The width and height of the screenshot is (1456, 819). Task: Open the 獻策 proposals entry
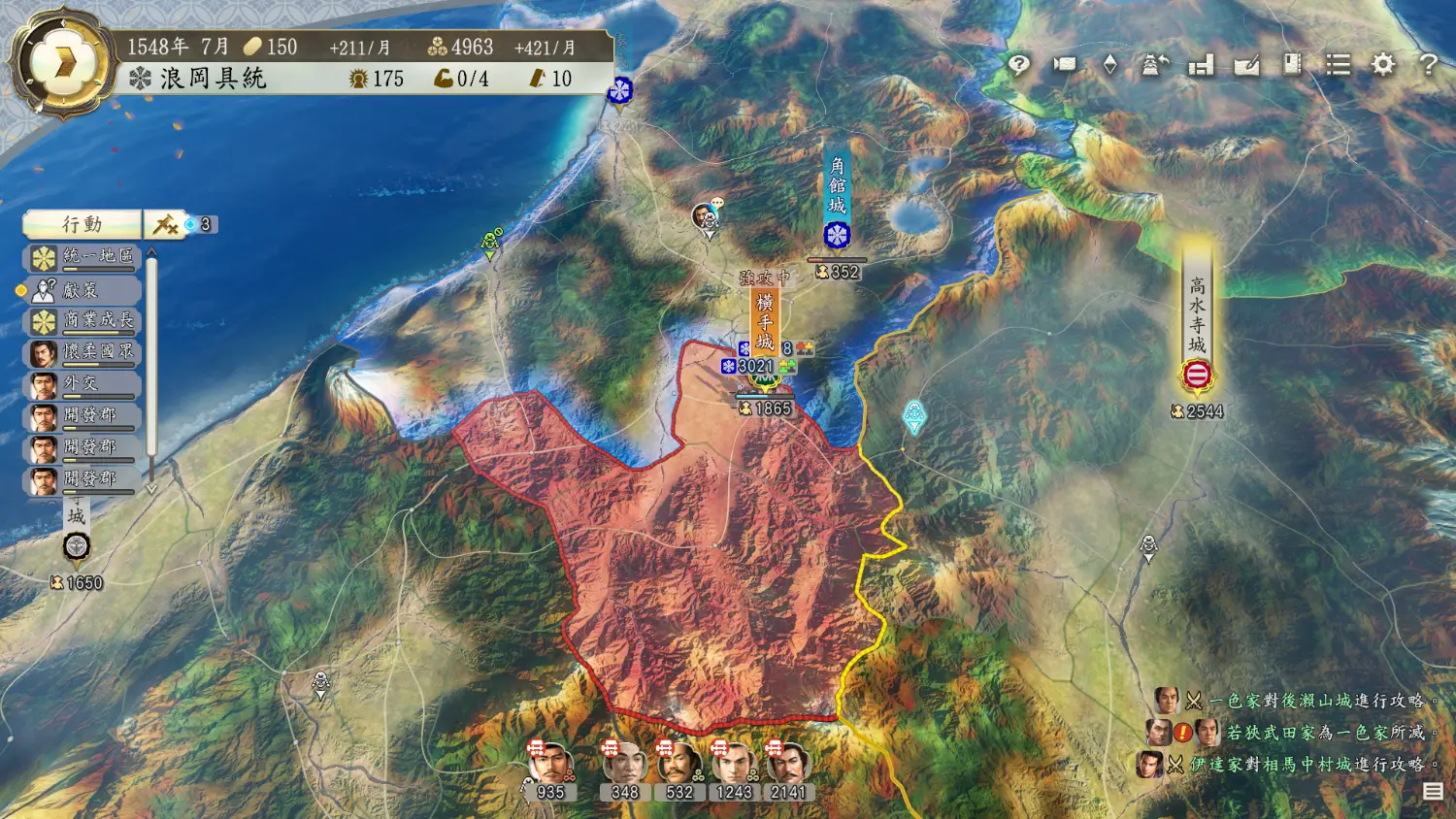84,289
